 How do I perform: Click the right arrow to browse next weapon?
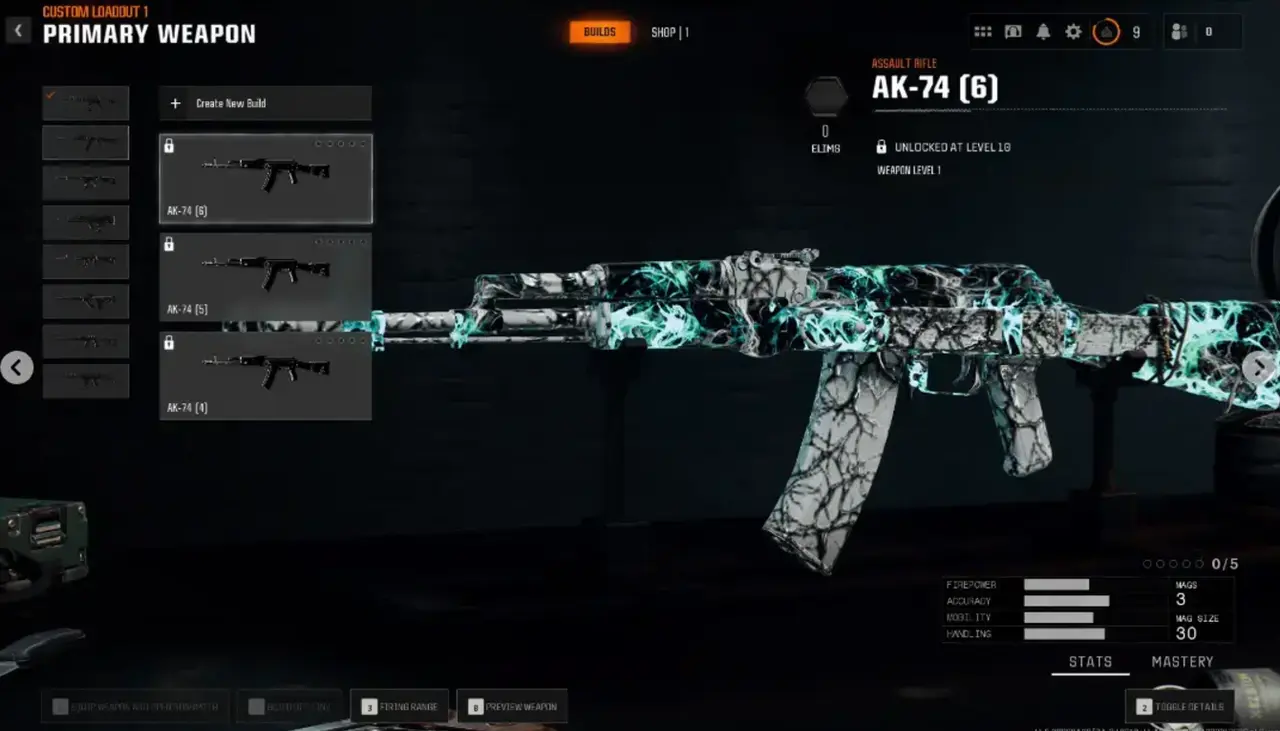click(1261, 368)
